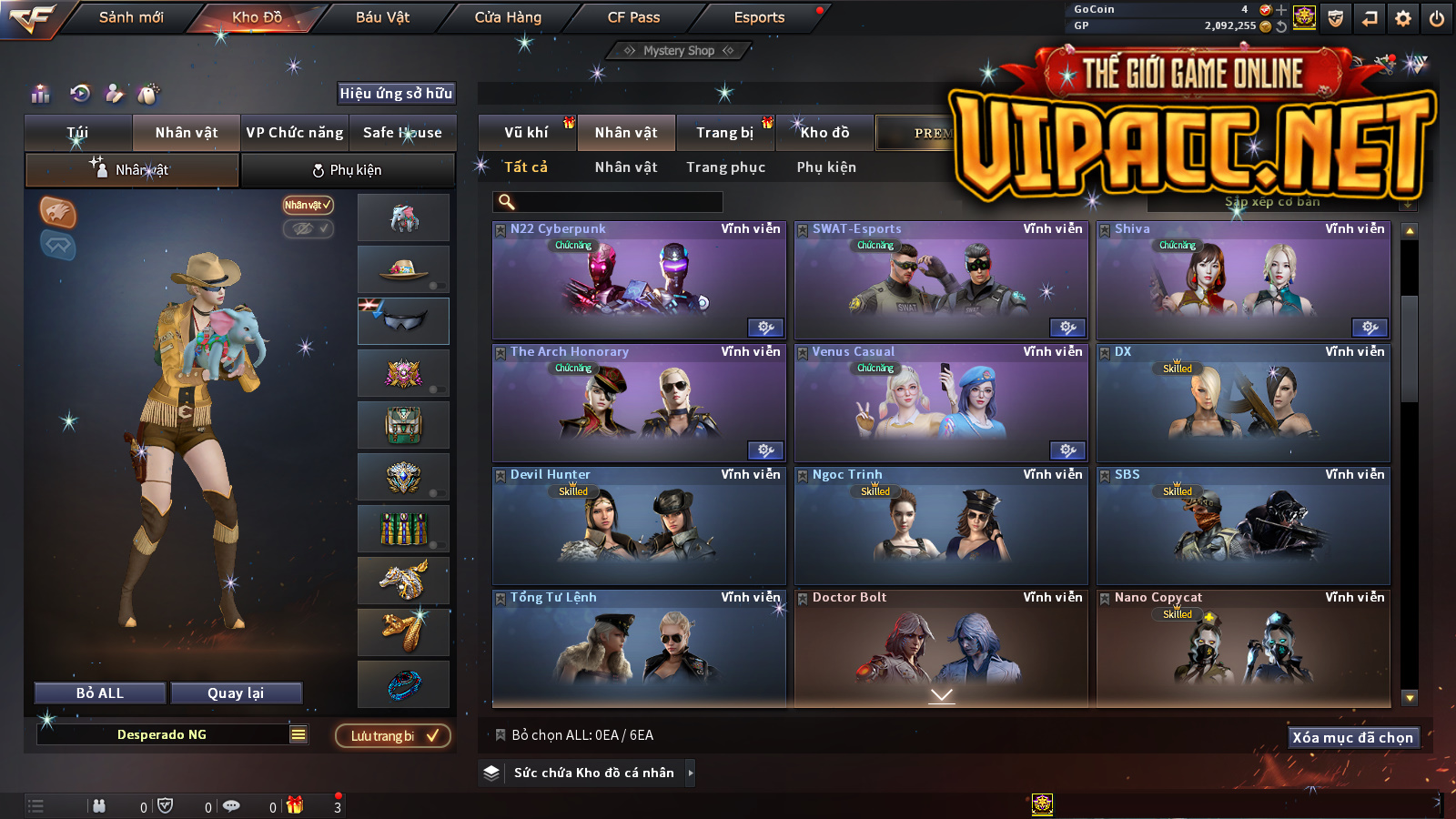Click the power exit icon
This screenshot has width=1456, height=819.
[x=1437, y=18]
